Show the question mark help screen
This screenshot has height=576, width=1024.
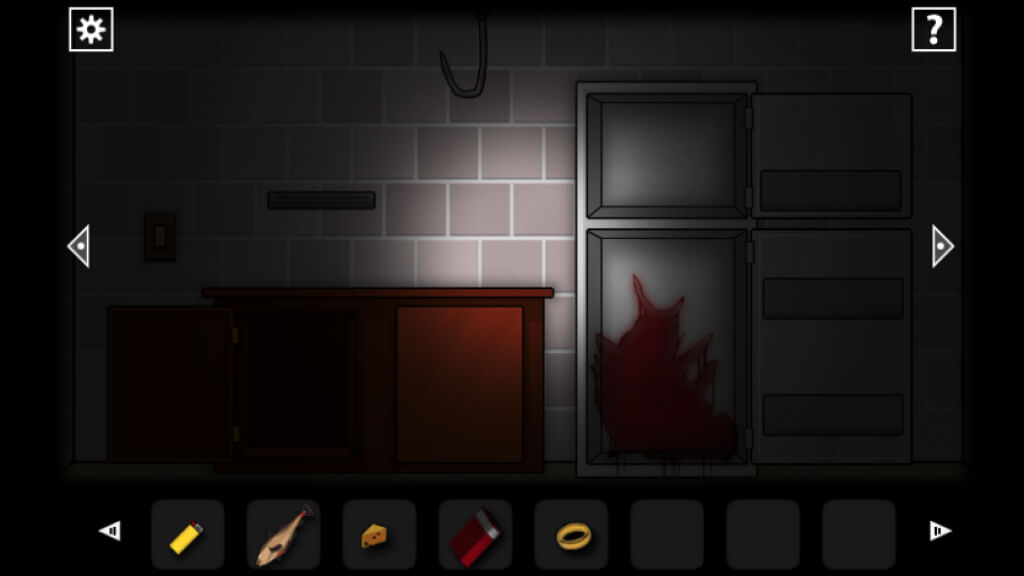[x=933, y=30]
